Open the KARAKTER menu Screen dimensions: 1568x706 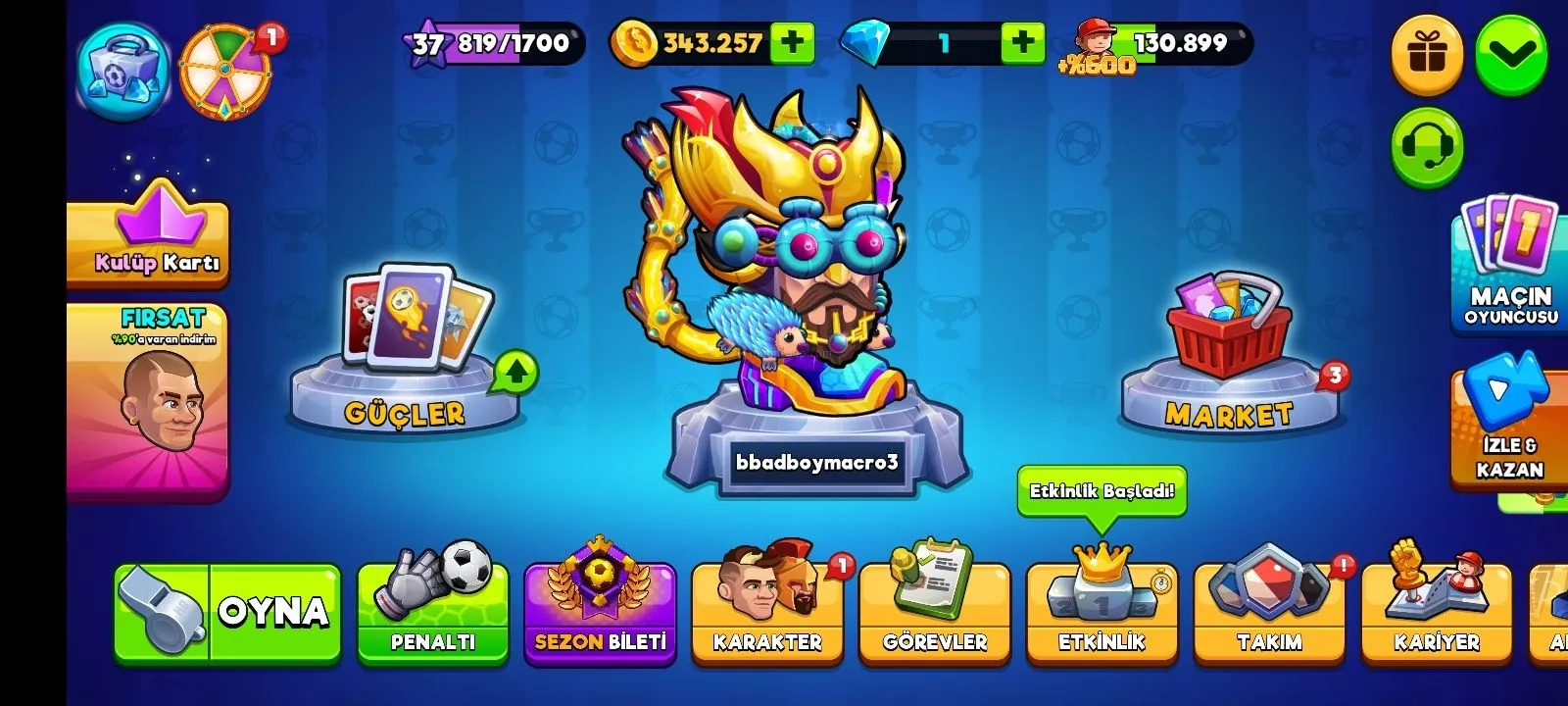click(x=767, y=613)
